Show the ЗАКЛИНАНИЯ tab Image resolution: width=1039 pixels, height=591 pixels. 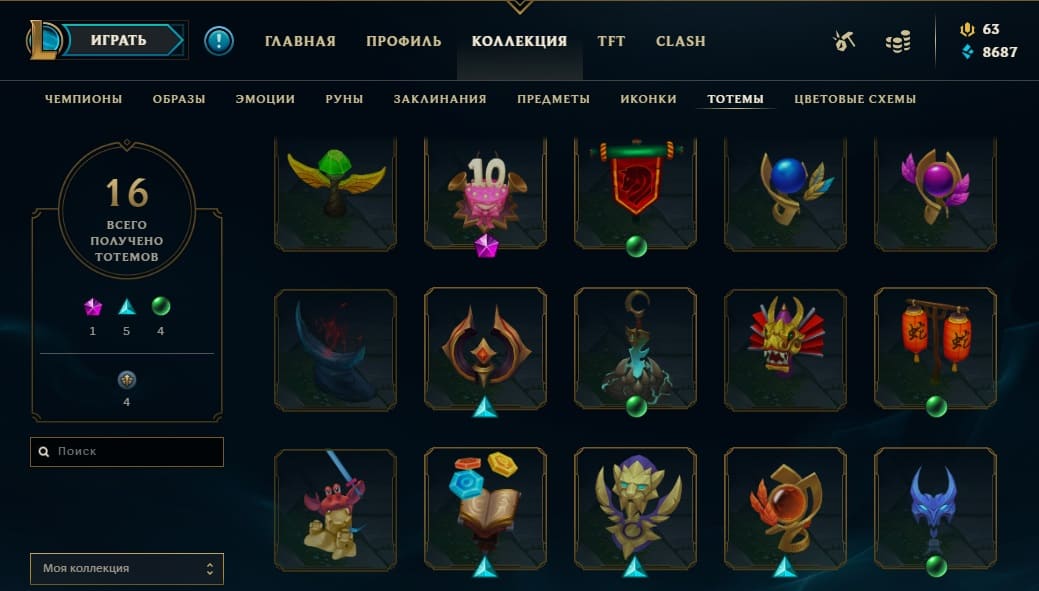point(440,99)
